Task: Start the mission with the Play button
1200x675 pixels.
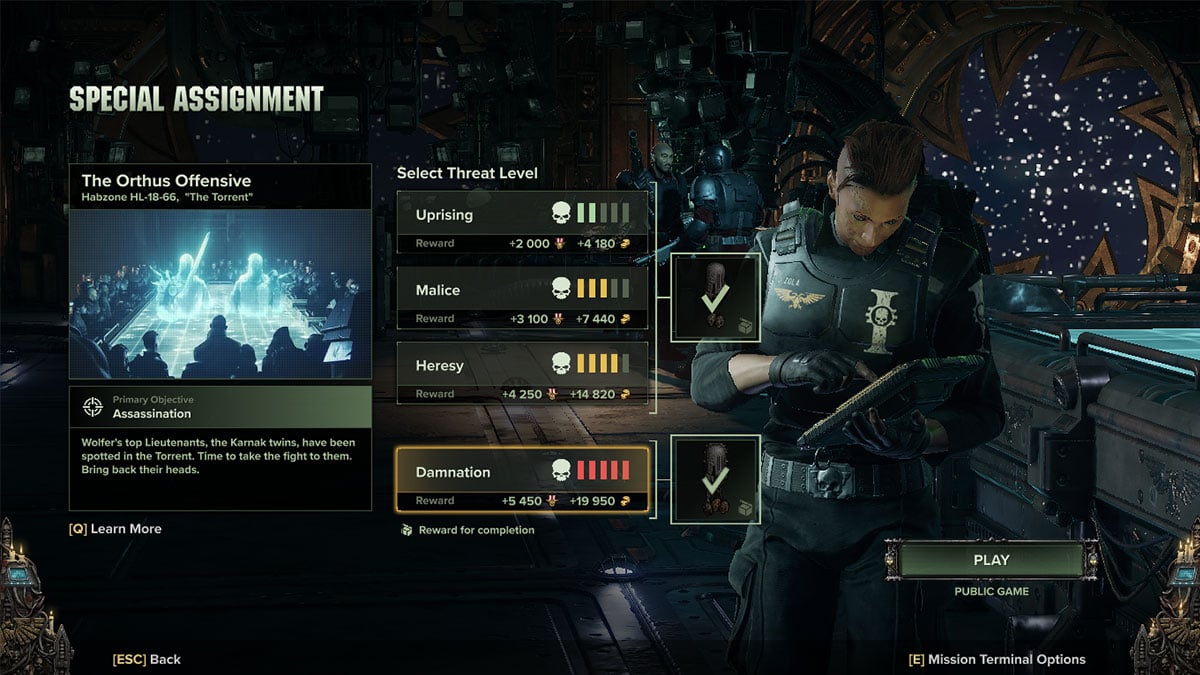Action: coord(991,560)
